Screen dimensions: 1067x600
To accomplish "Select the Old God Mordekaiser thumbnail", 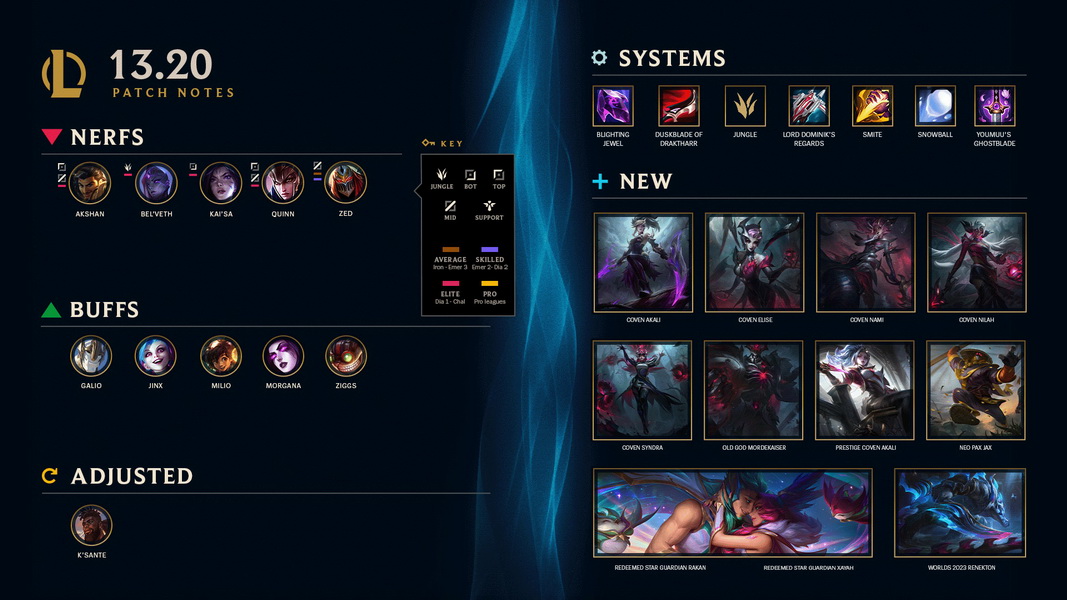I will 753,390.
